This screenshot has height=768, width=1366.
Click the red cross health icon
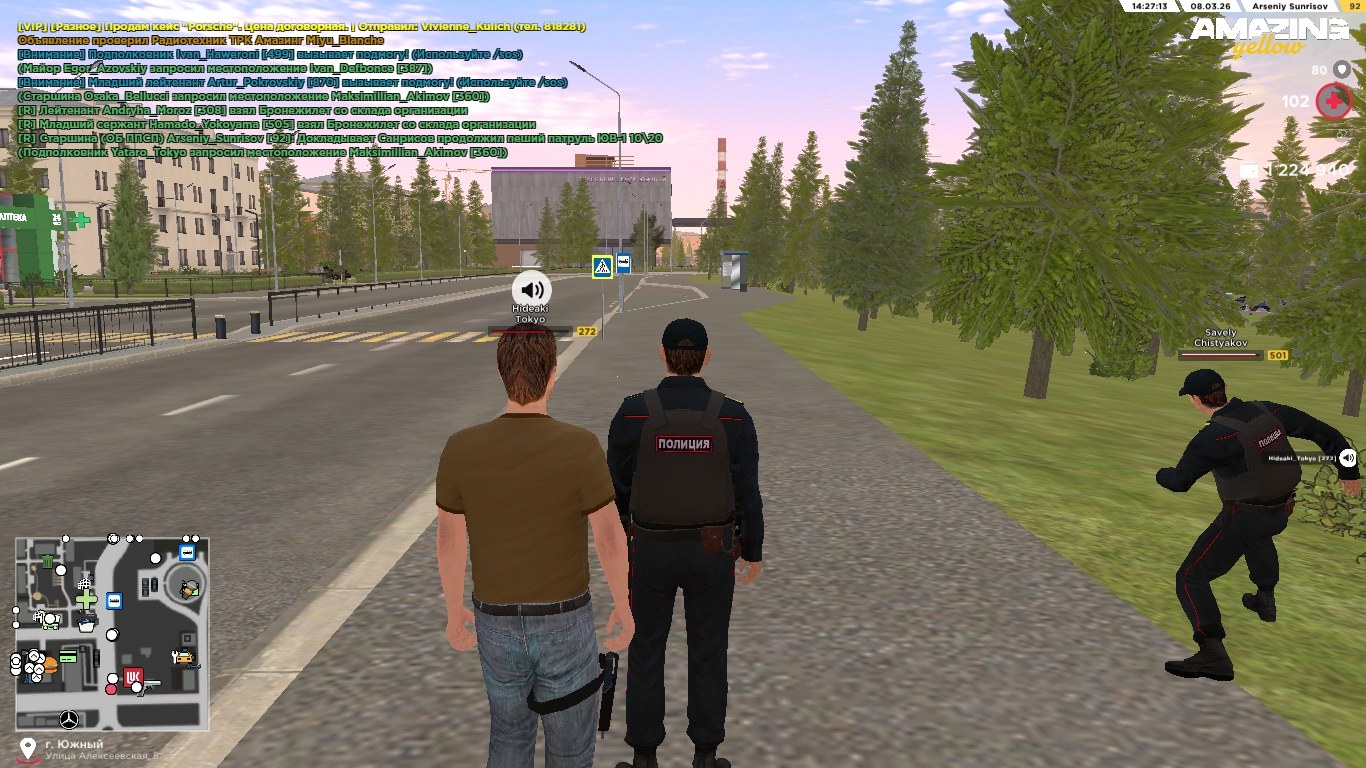1333,101
